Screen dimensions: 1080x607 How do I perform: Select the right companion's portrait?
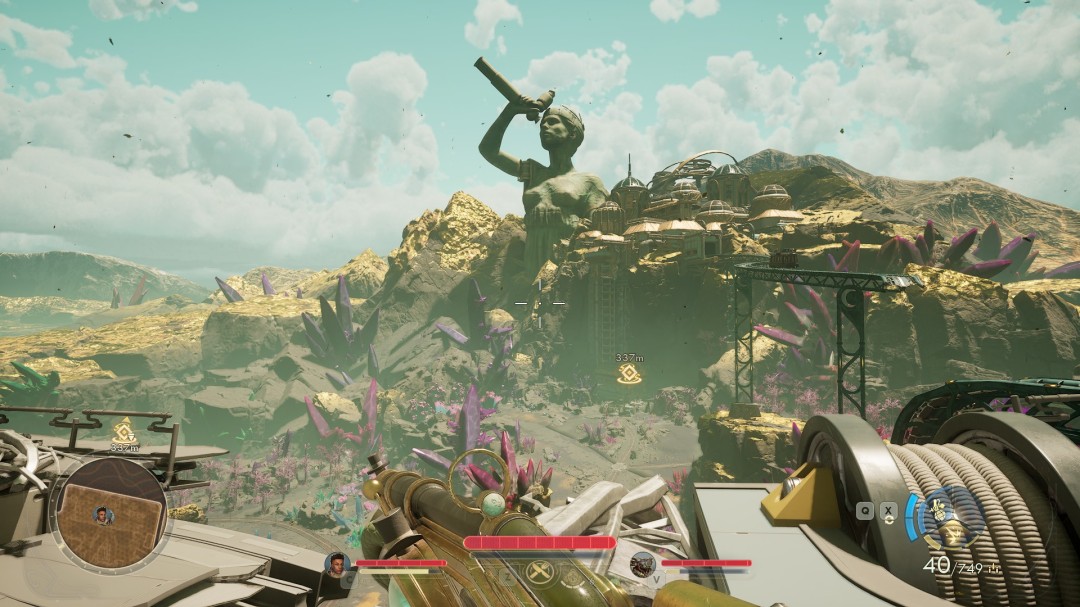642,564
